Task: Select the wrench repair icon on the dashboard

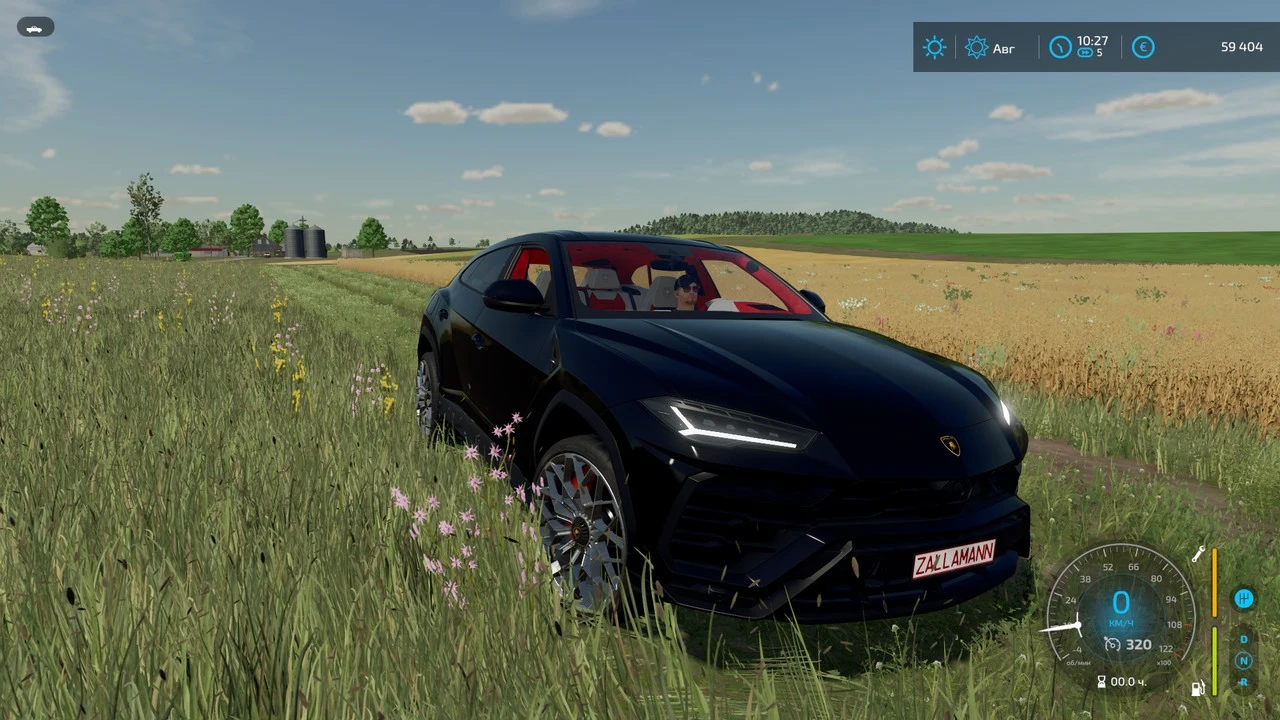Action: click(x=1199, y=555)
